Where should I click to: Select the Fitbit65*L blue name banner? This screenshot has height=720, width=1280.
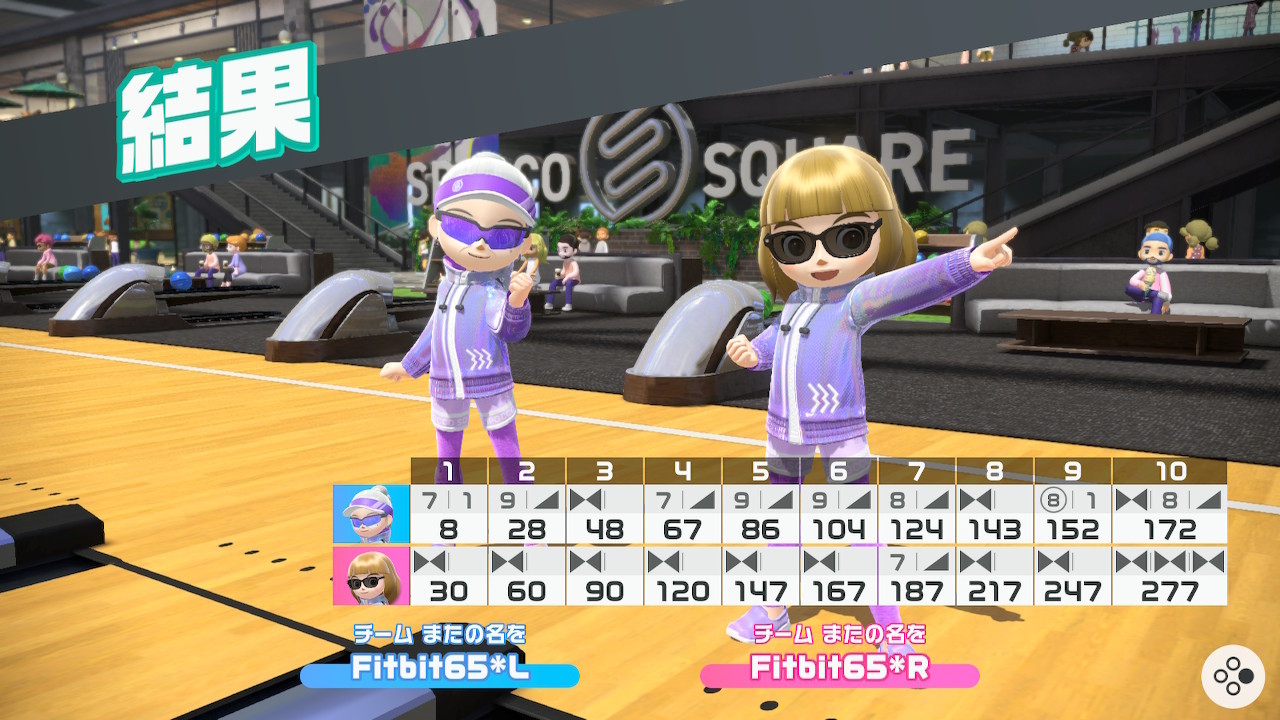[440, 670]
